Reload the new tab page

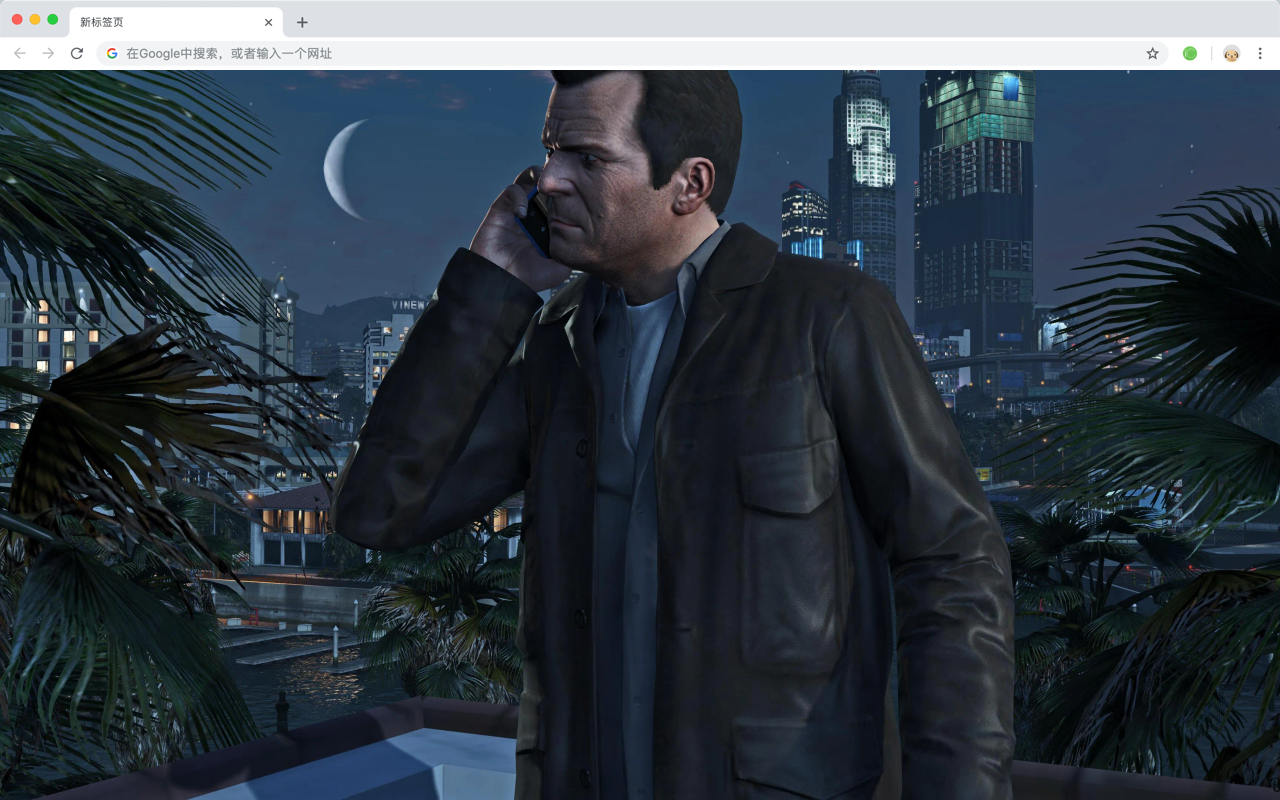pyautogui.click(x=77, y=53)
